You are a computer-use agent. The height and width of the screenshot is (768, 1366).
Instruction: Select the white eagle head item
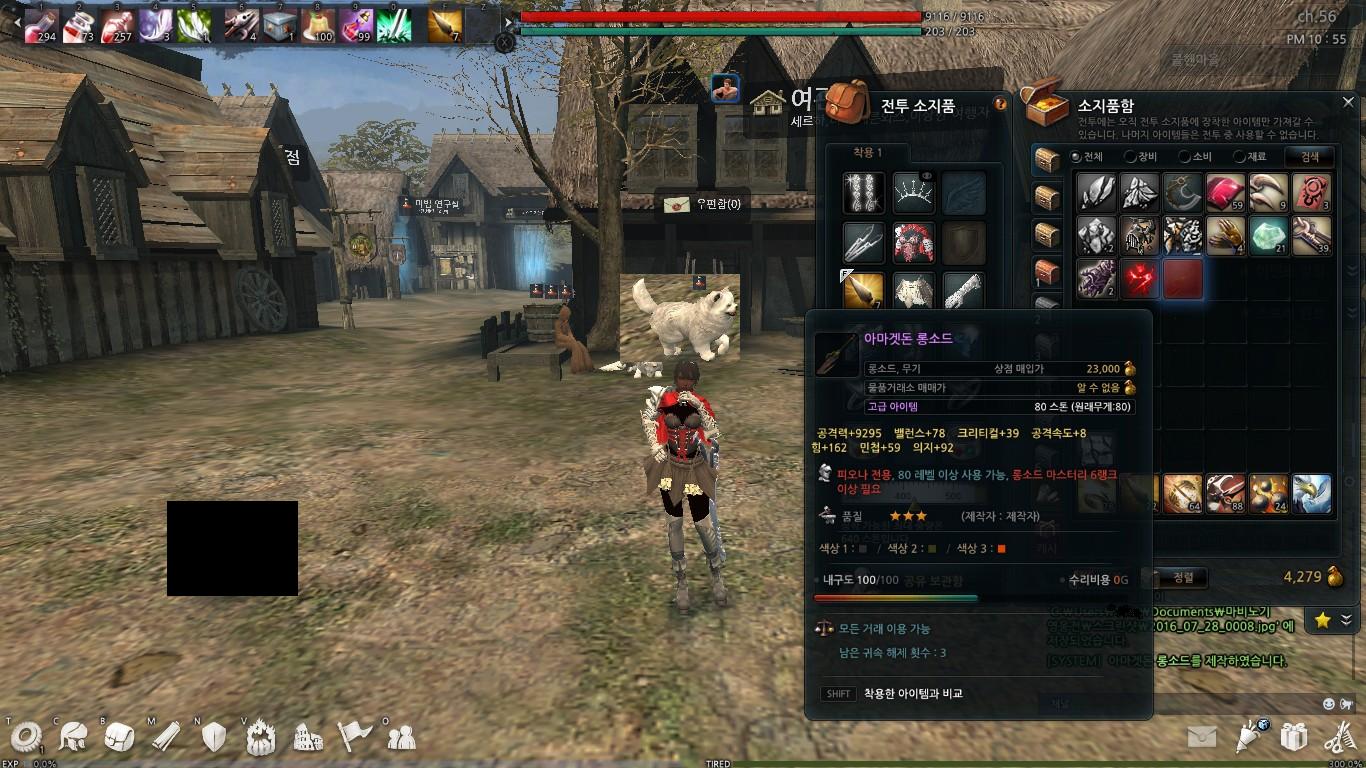(1311, 494)
